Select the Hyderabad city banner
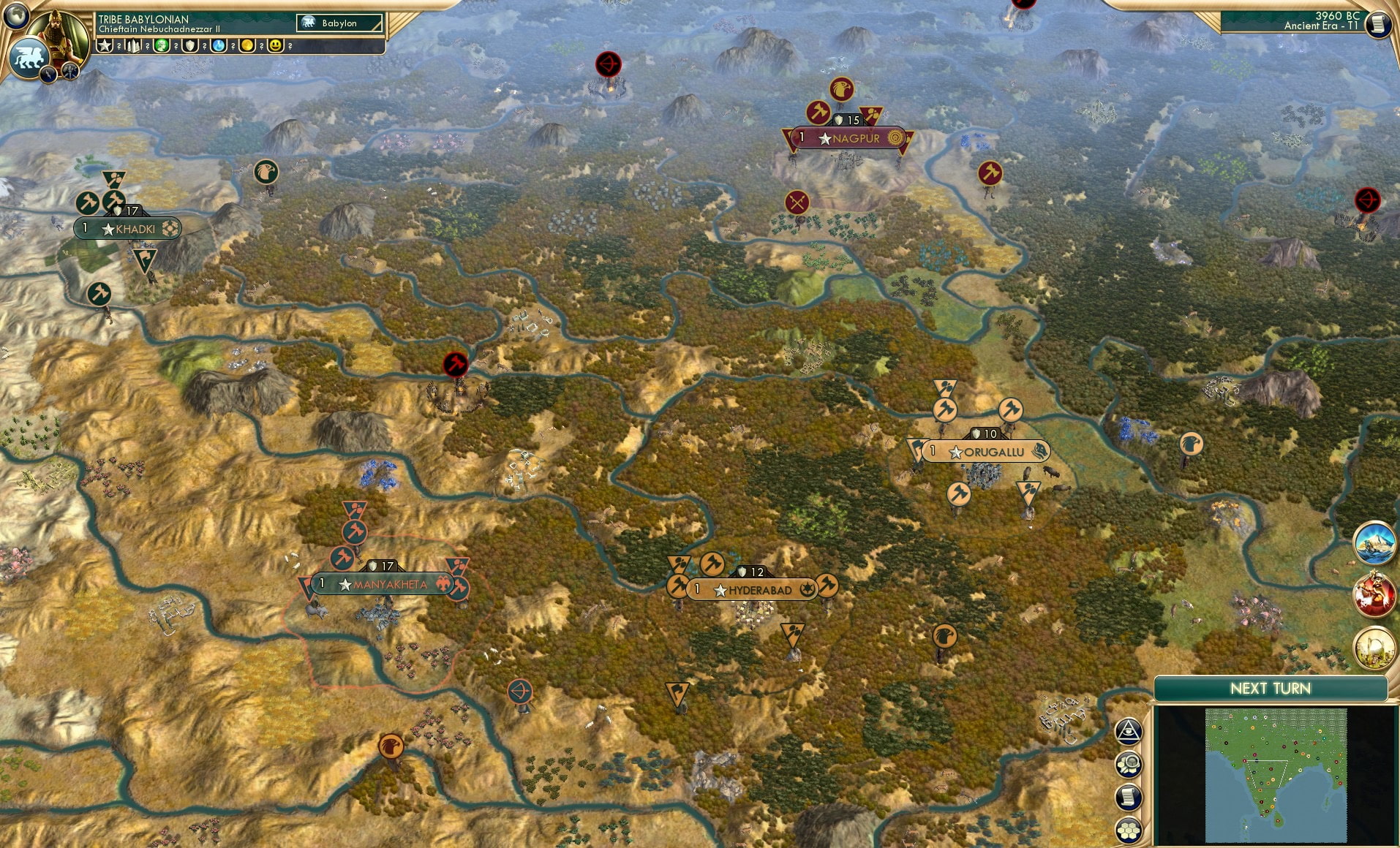The height and width of the screenshot is (848, 1400). (x=753, y=588)
